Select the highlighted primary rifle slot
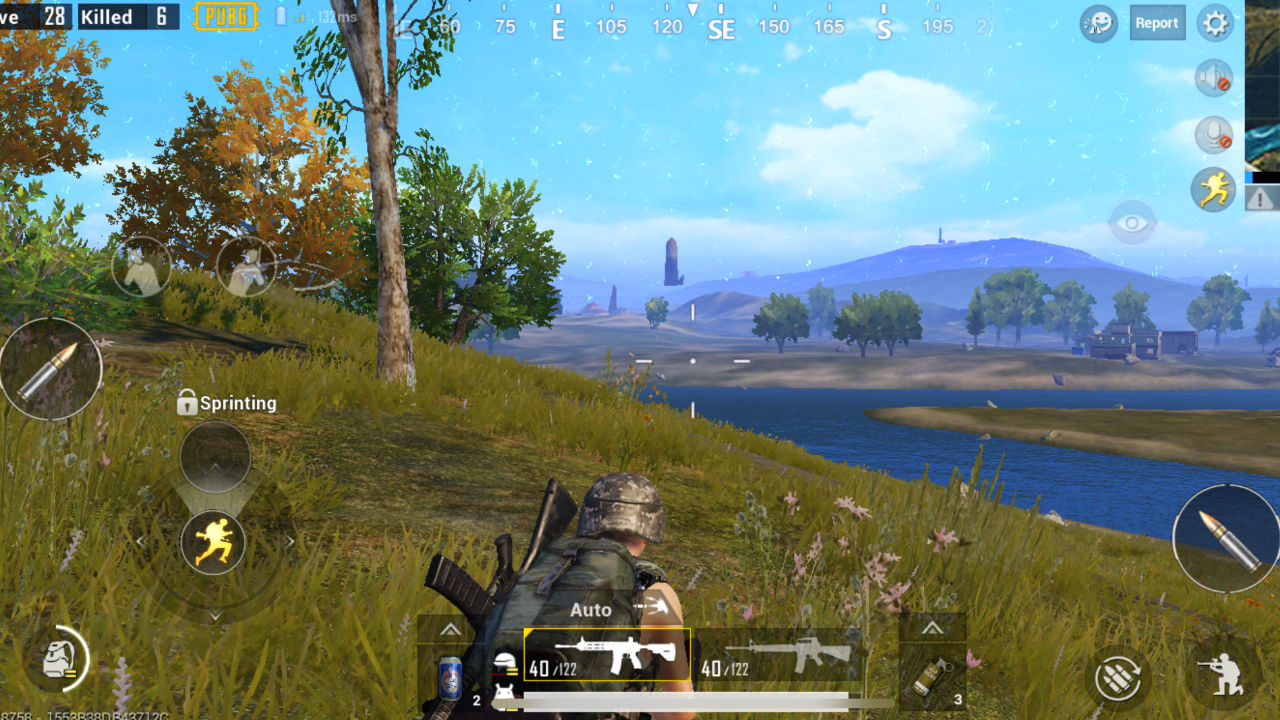Viewport: 1280px width, 720px height. click(607, 656)
